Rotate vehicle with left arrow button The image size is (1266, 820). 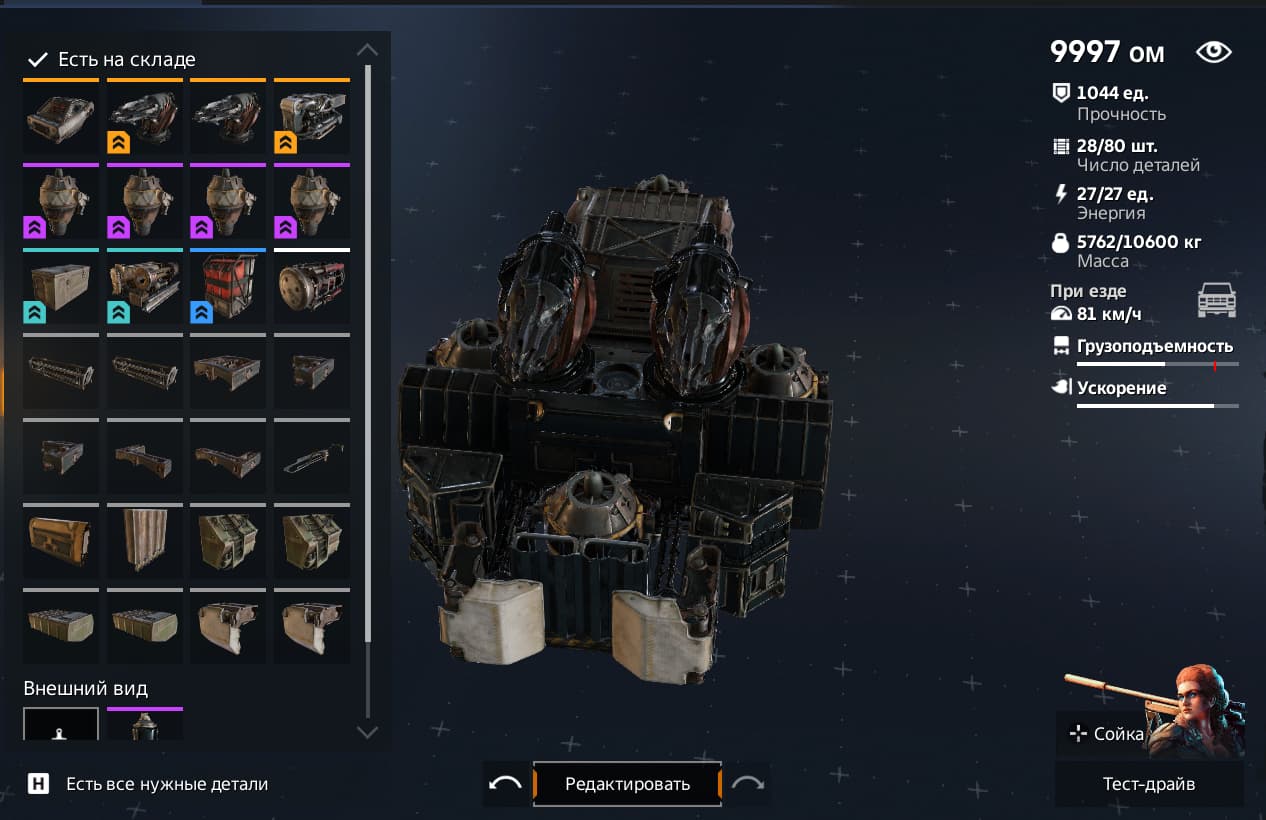[506, 784]
